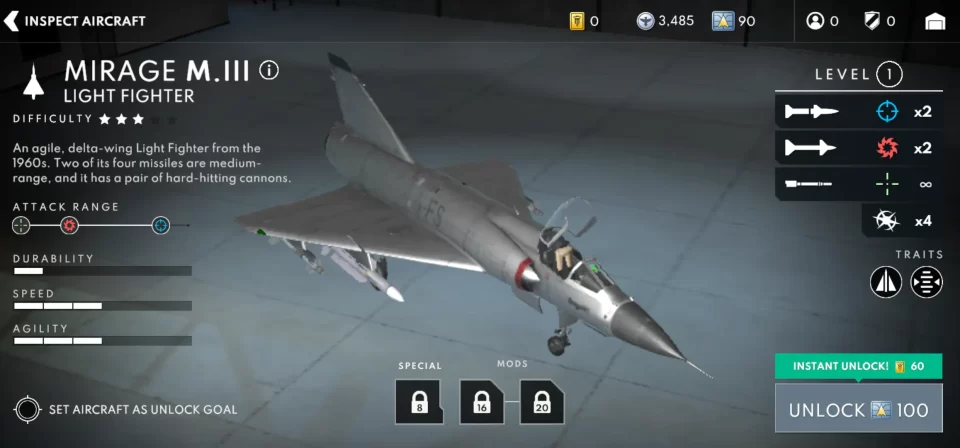Open the Mirage M.III info icon
This screenshot has height=448, width=960.
(269, 71)
